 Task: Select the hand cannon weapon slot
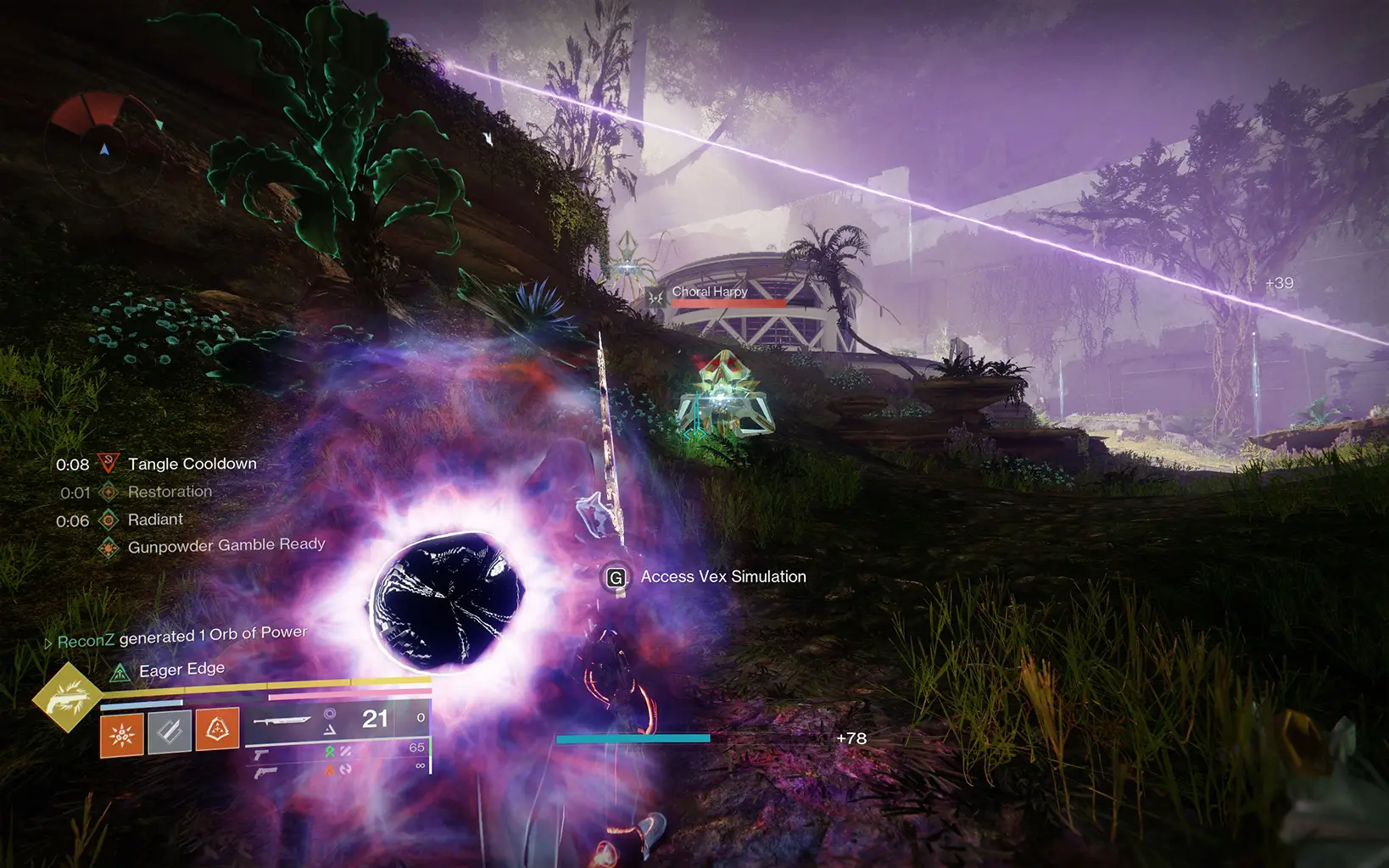click(265, 772)
